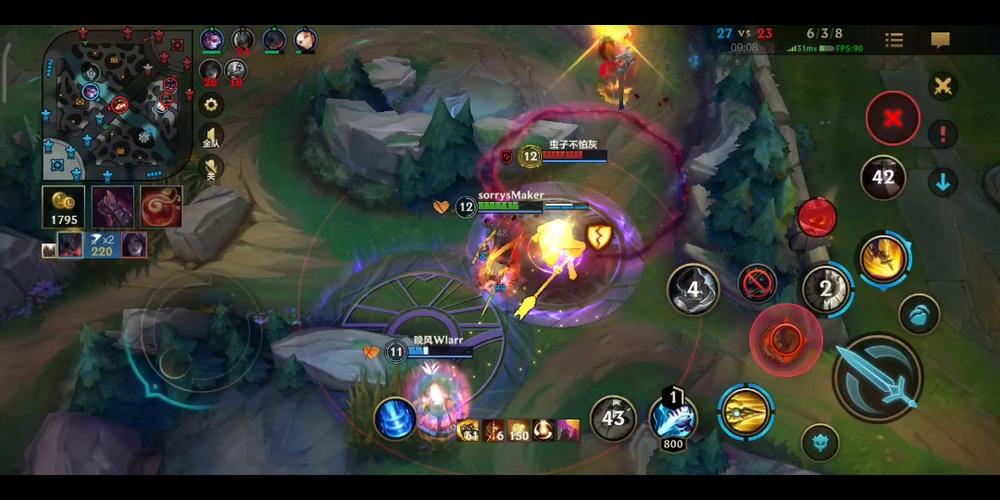Viewport: 1000px width, 500px height.
Task: Toggle the muted microphone button
Action: click(210, 168)
